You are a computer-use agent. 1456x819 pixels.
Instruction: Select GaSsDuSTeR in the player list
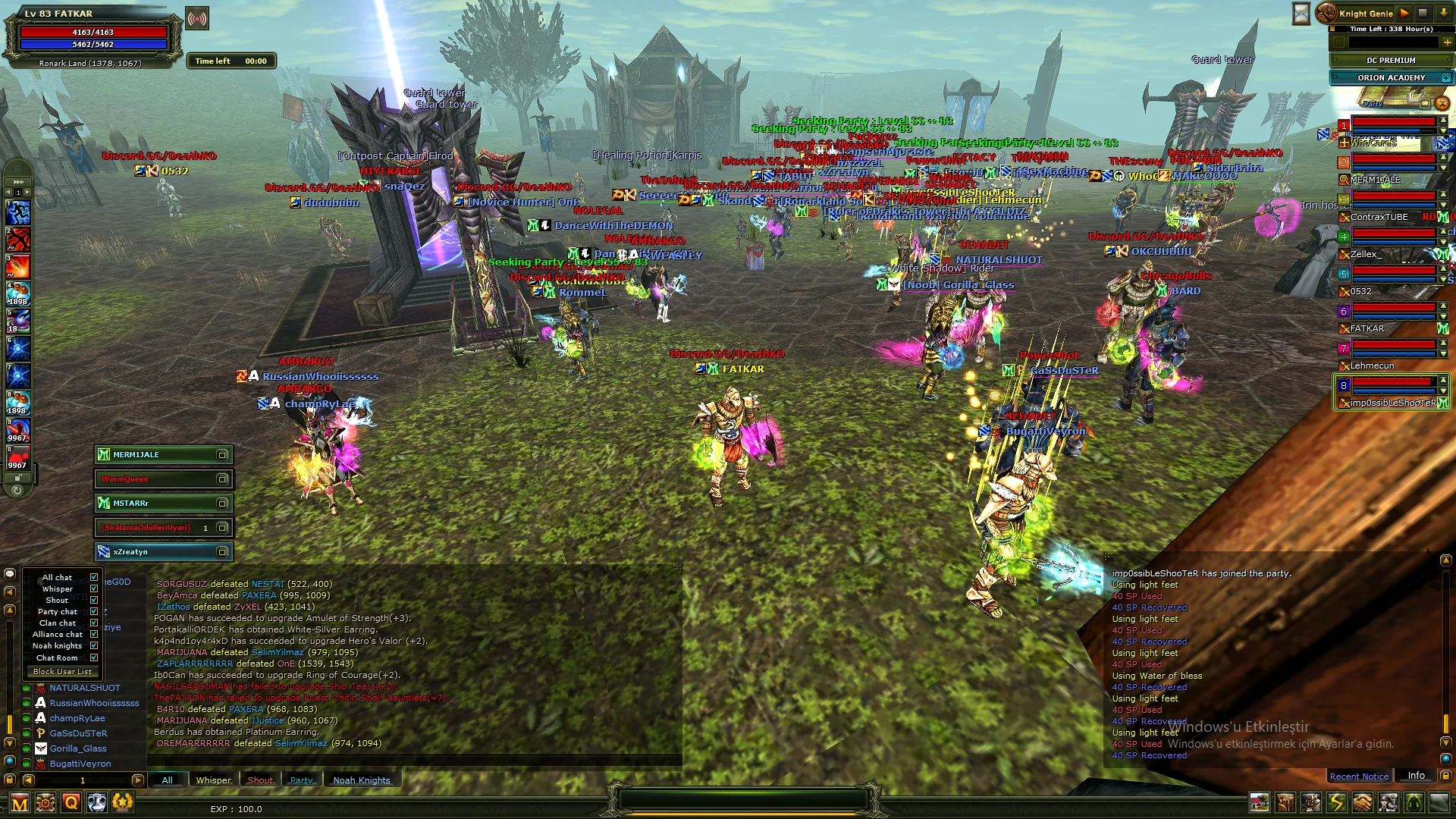78,733
